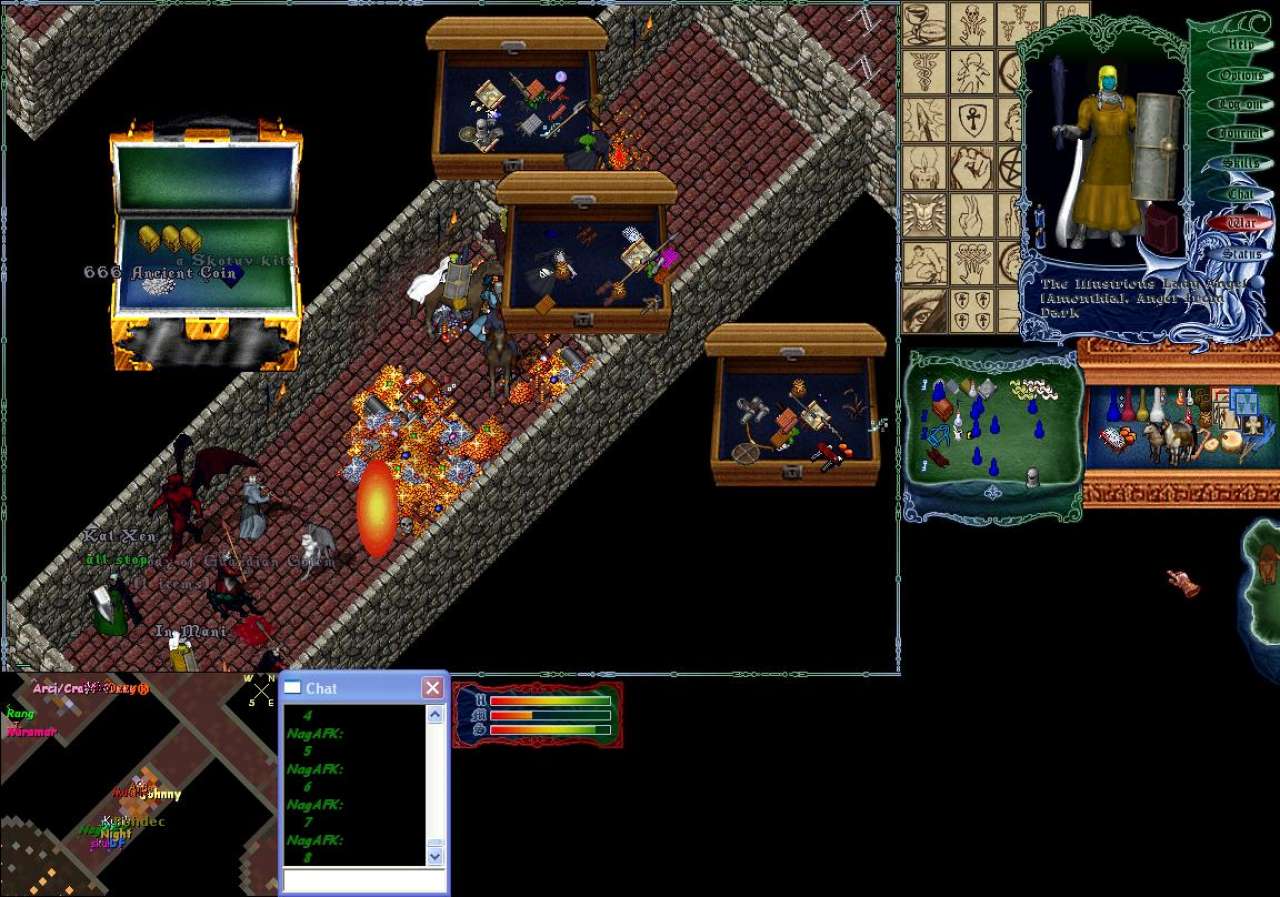This screenshot has height=897, width=1280.
Task: Open the Status window
Action: 1241,254
